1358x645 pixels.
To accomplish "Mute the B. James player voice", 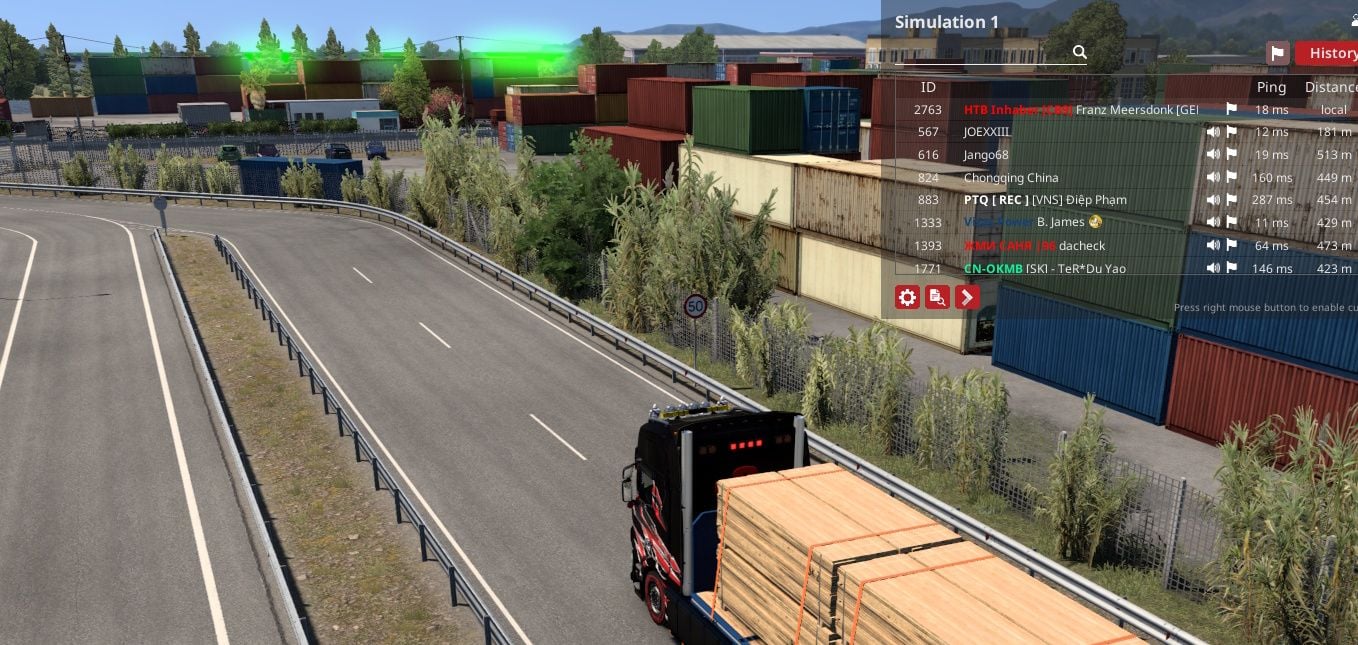I will tap(1213, 222).
